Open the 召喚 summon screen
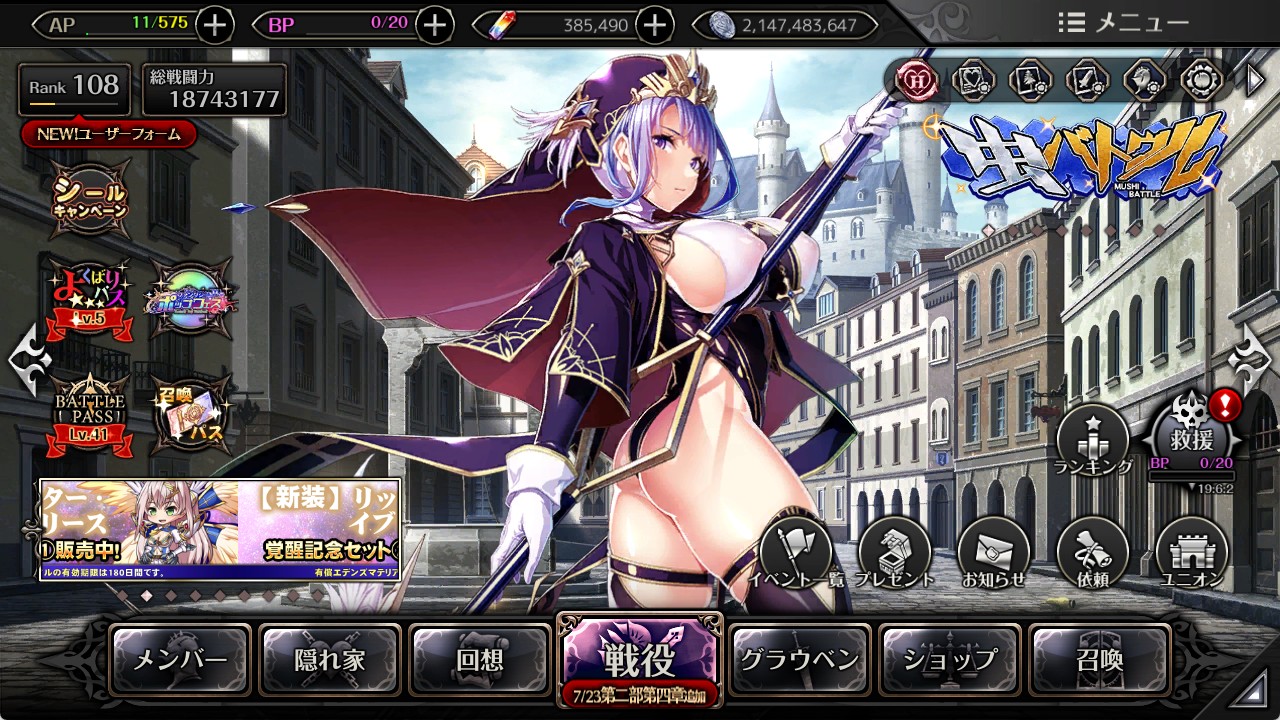The image size is (1280, 720). coord(1099,660)
